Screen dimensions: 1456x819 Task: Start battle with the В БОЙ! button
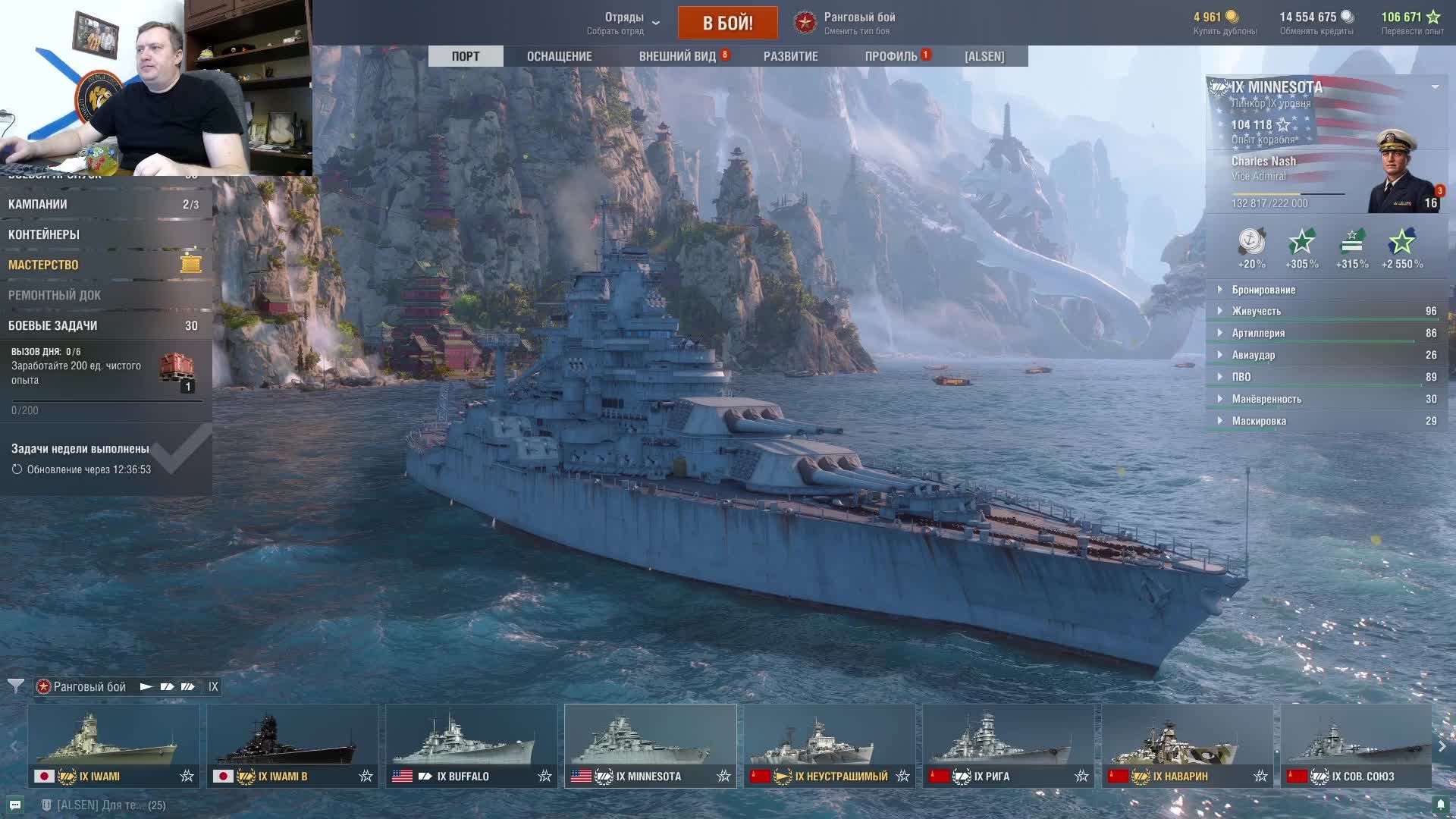(727, 23)
